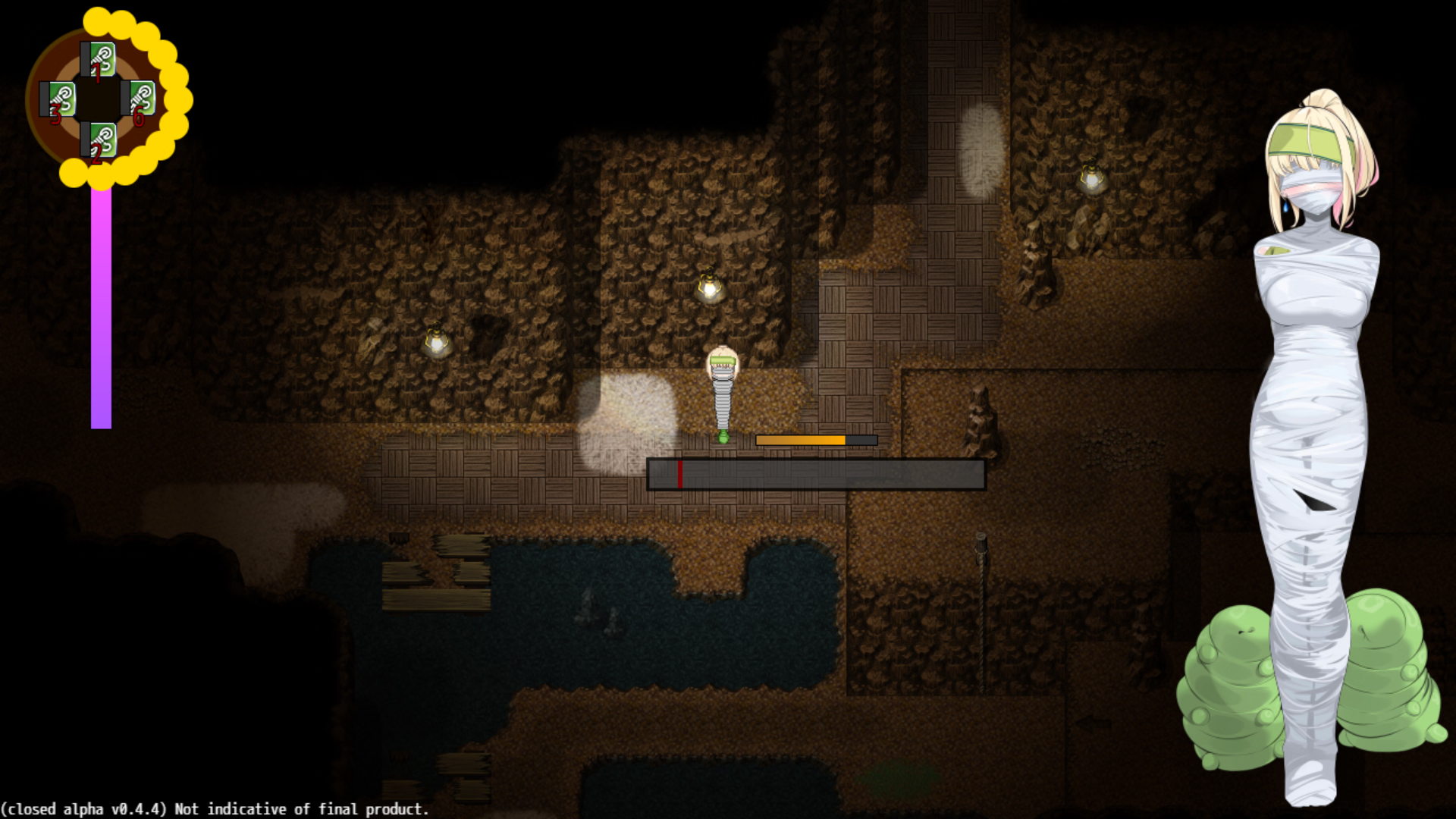
Task: Select the item slot marked 6
Action: [x=140, y=99]
